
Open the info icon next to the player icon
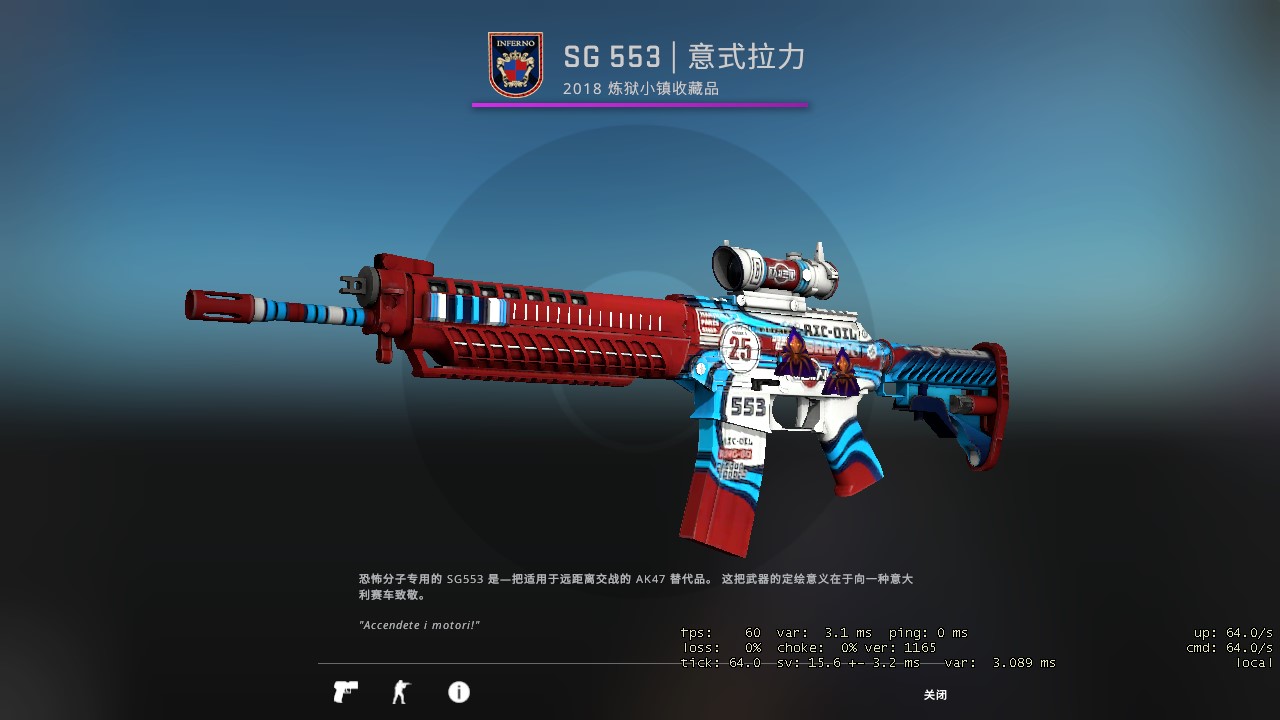click(x=458, y=691)
